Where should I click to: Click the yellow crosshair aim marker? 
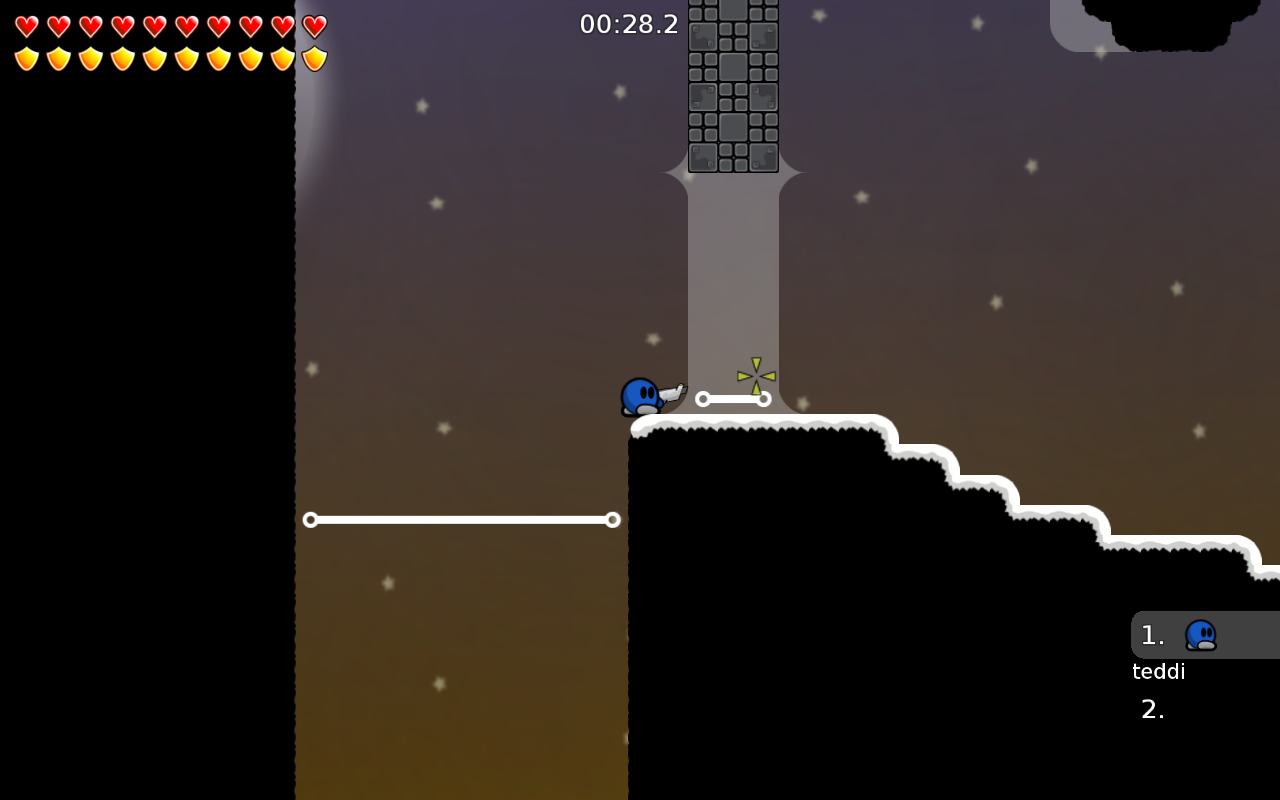(x=754, y=374)
